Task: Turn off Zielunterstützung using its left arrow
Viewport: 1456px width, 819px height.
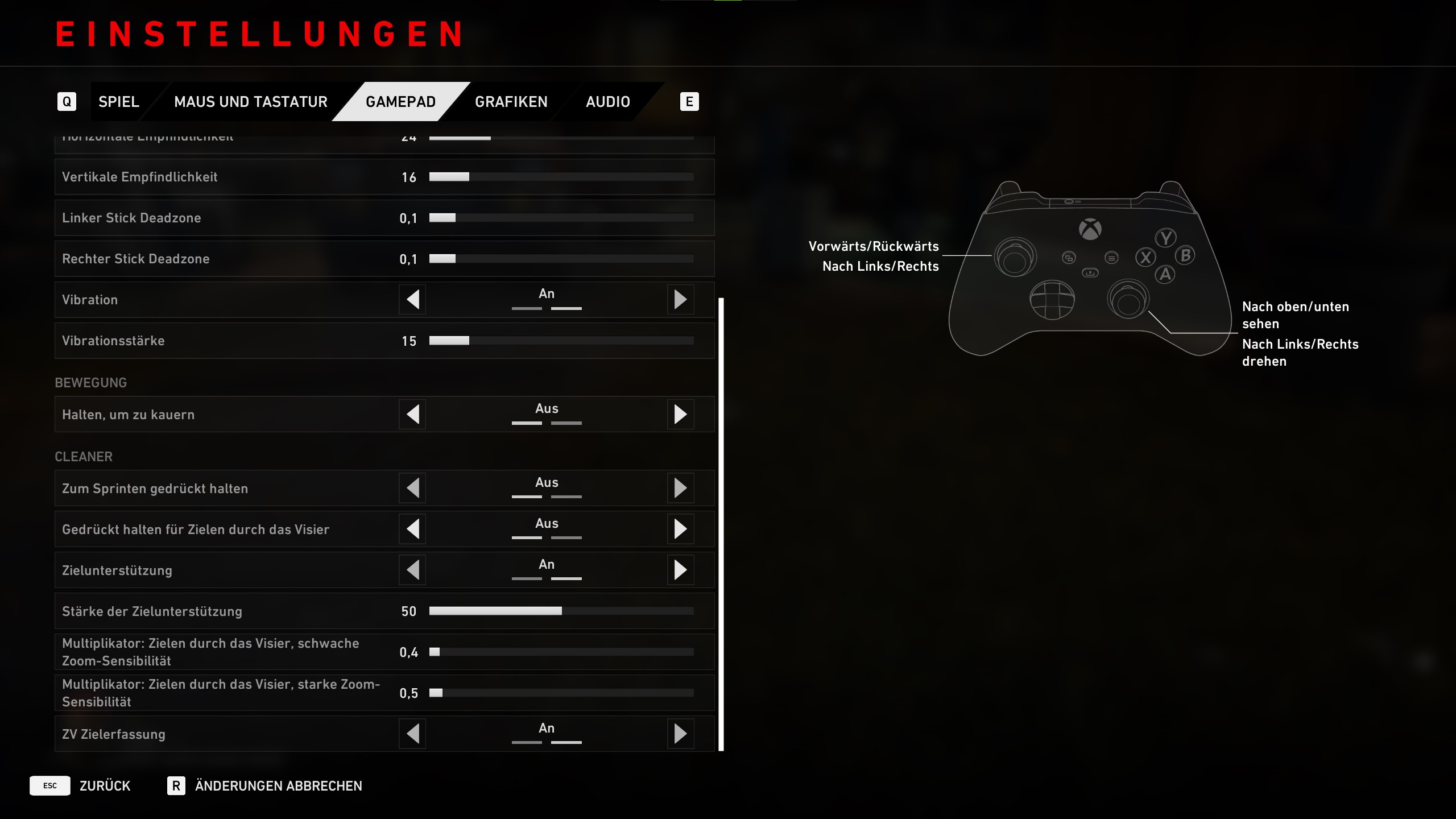Action: (413, 570)
